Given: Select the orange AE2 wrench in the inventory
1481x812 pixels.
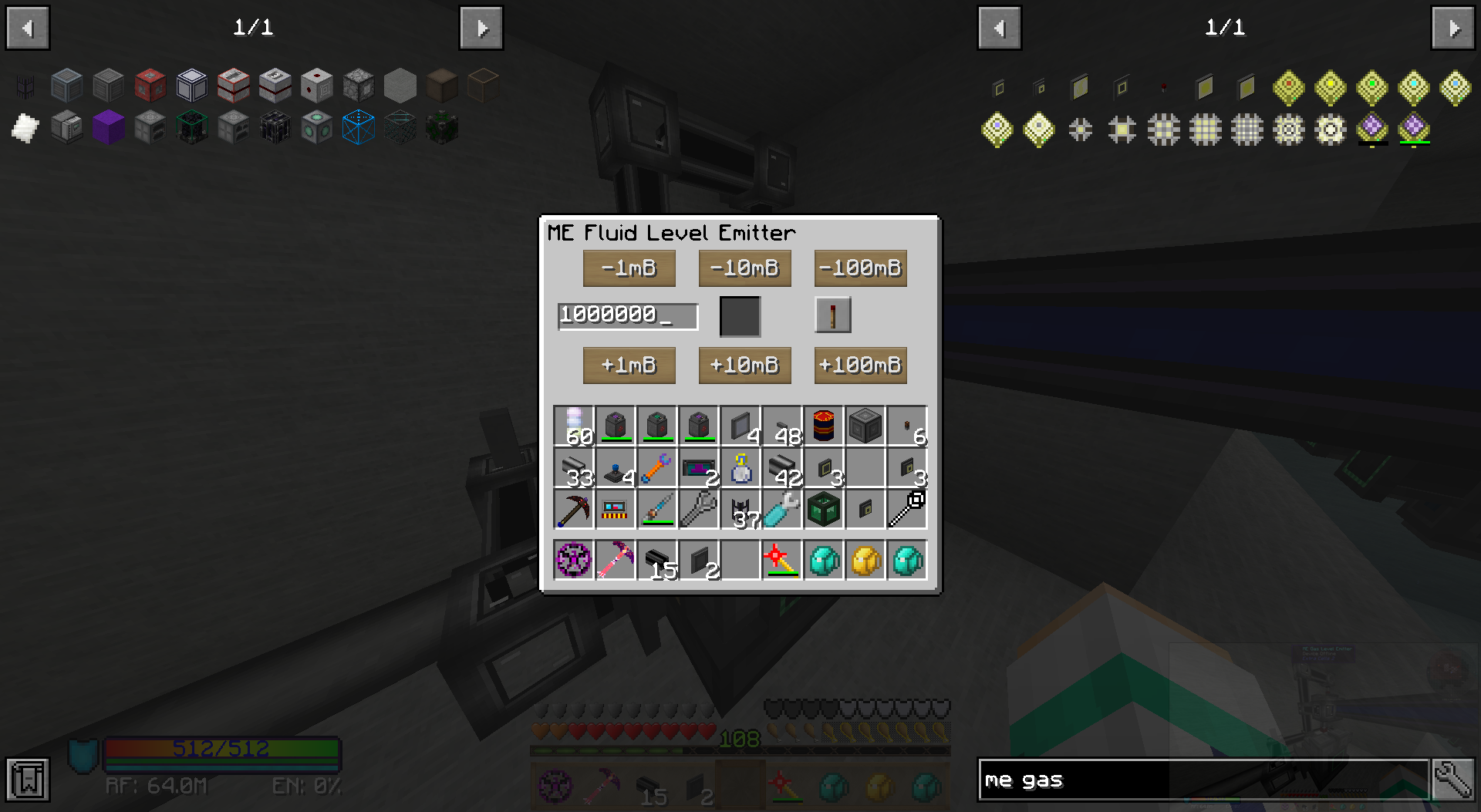Looking at the screenshot, I should 658,467.
